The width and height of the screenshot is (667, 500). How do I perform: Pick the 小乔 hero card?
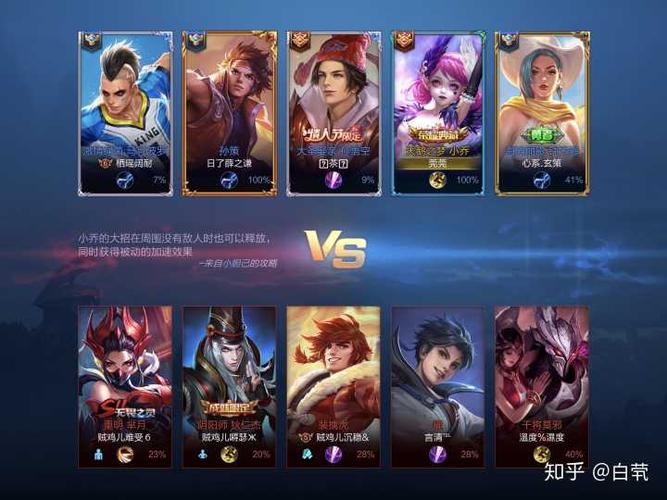coord(438,110)
